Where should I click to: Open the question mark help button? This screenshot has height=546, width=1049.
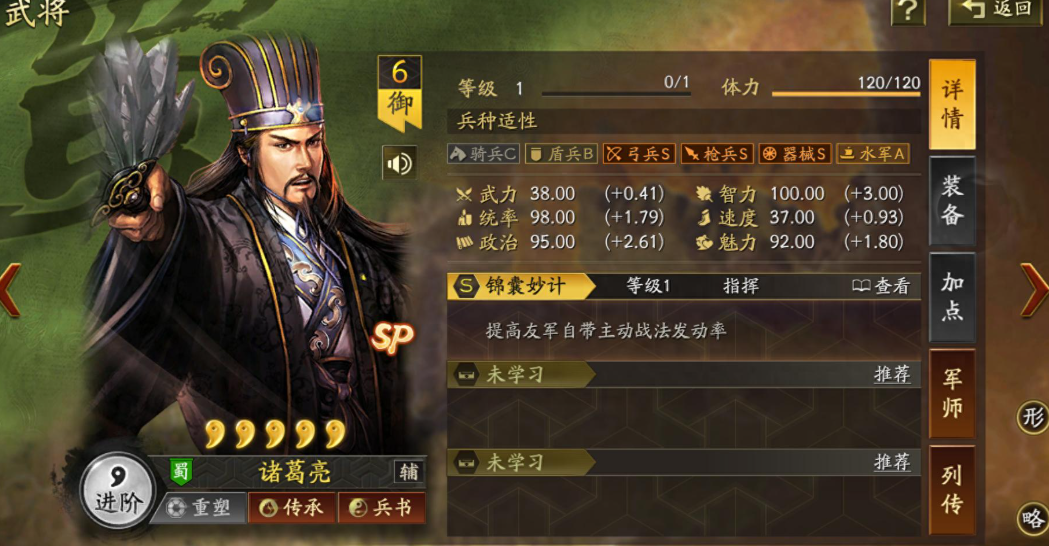(x=907, y=11)
